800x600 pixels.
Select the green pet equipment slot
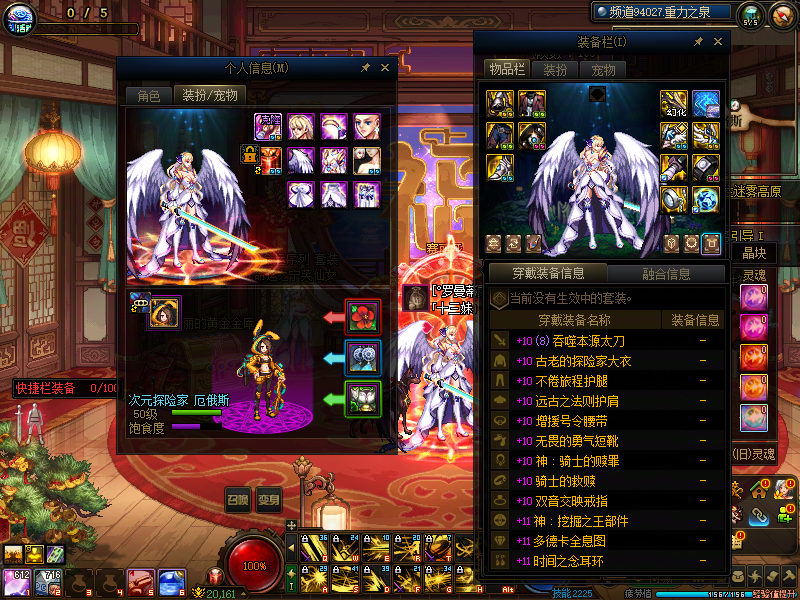pos(361,398)
